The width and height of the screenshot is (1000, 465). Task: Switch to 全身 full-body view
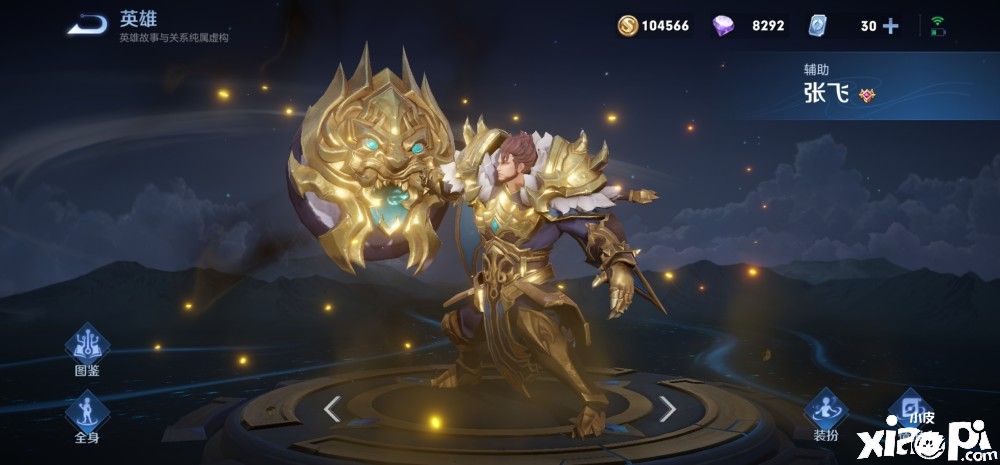(87, 412)
